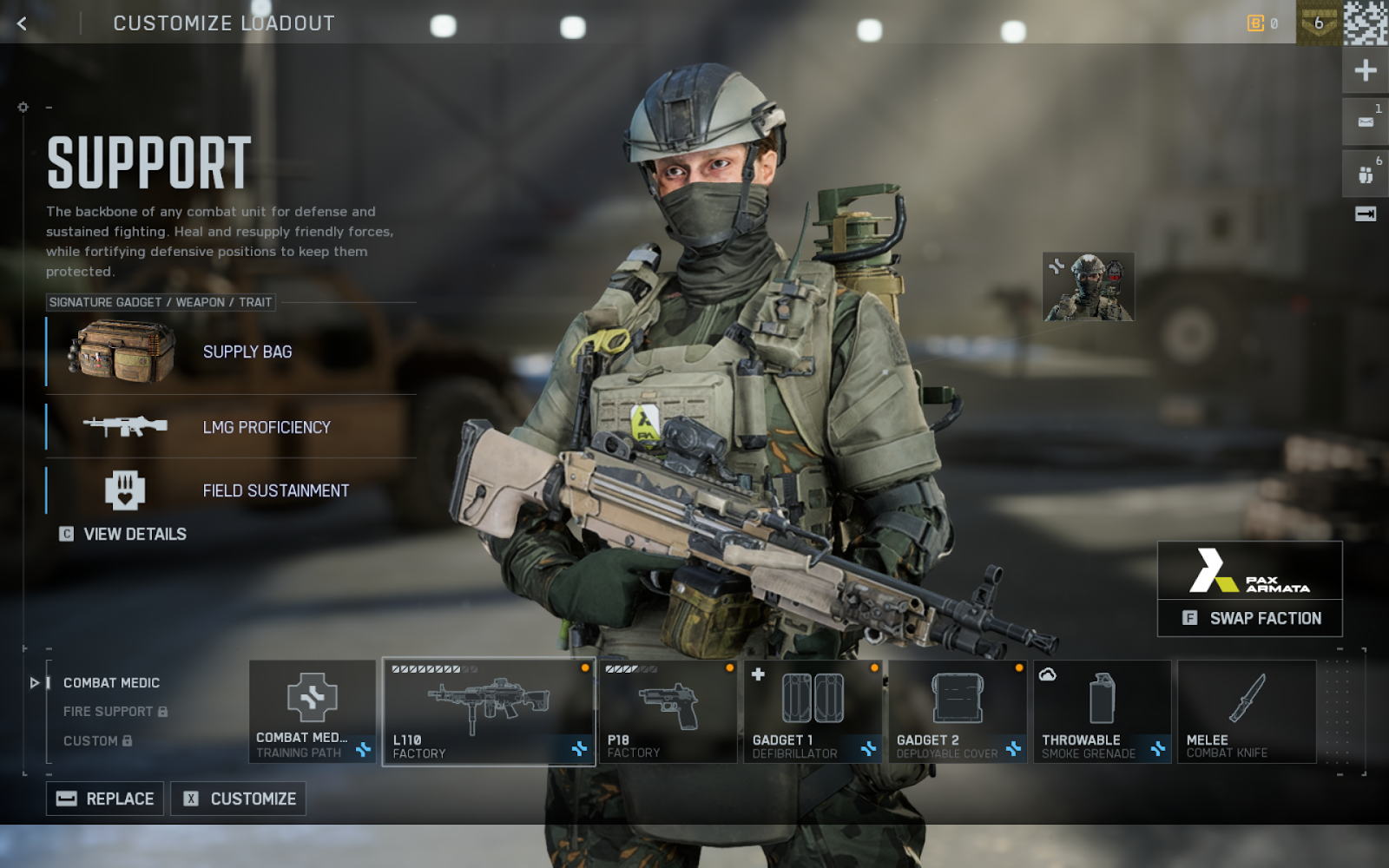Open the Combat Medic training path slot
This screenshot has width=1389, height=868.
[x=313, y=712]
